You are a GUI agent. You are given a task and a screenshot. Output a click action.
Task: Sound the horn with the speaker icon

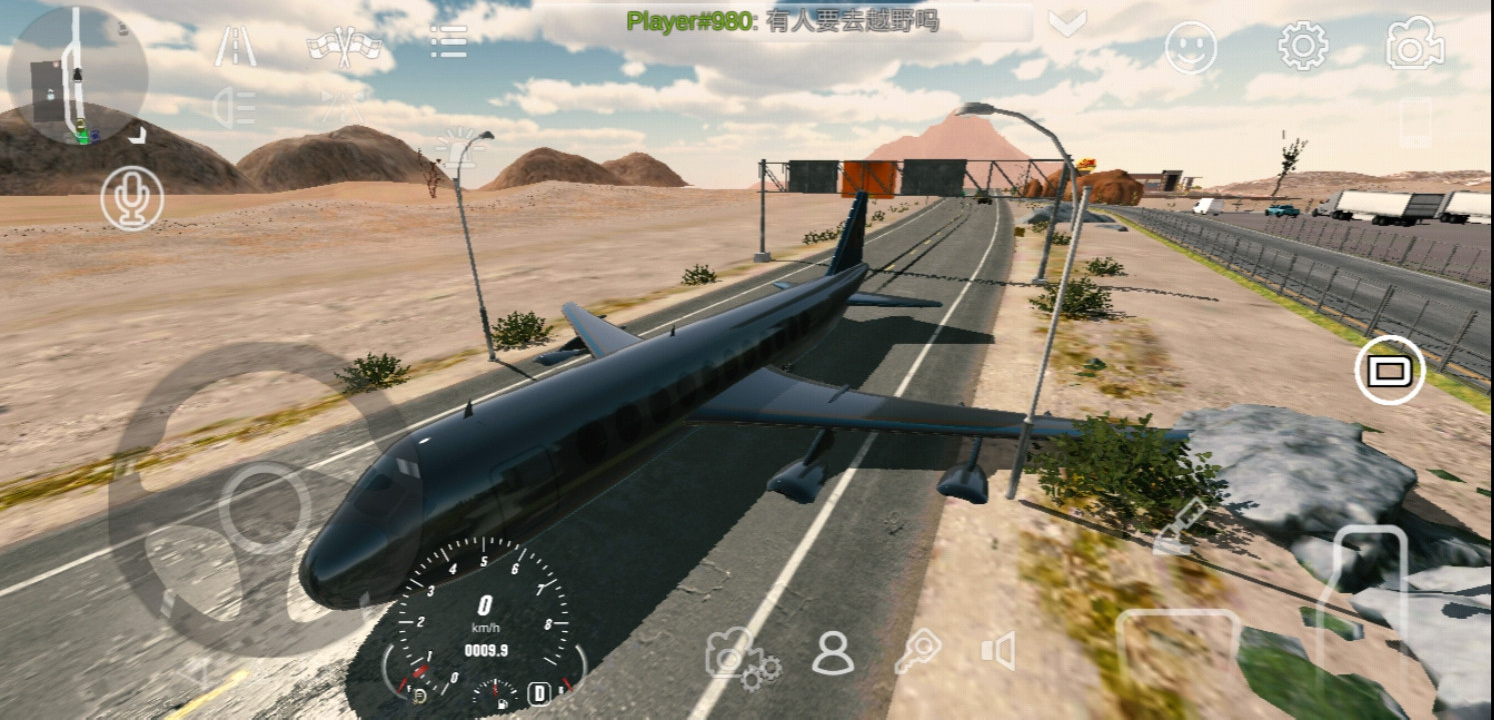click(998, 651)
